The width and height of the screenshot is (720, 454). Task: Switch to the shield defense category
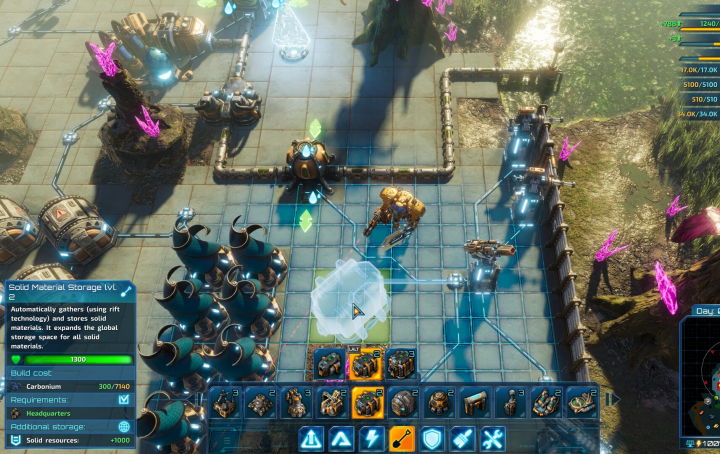[431, 438]
